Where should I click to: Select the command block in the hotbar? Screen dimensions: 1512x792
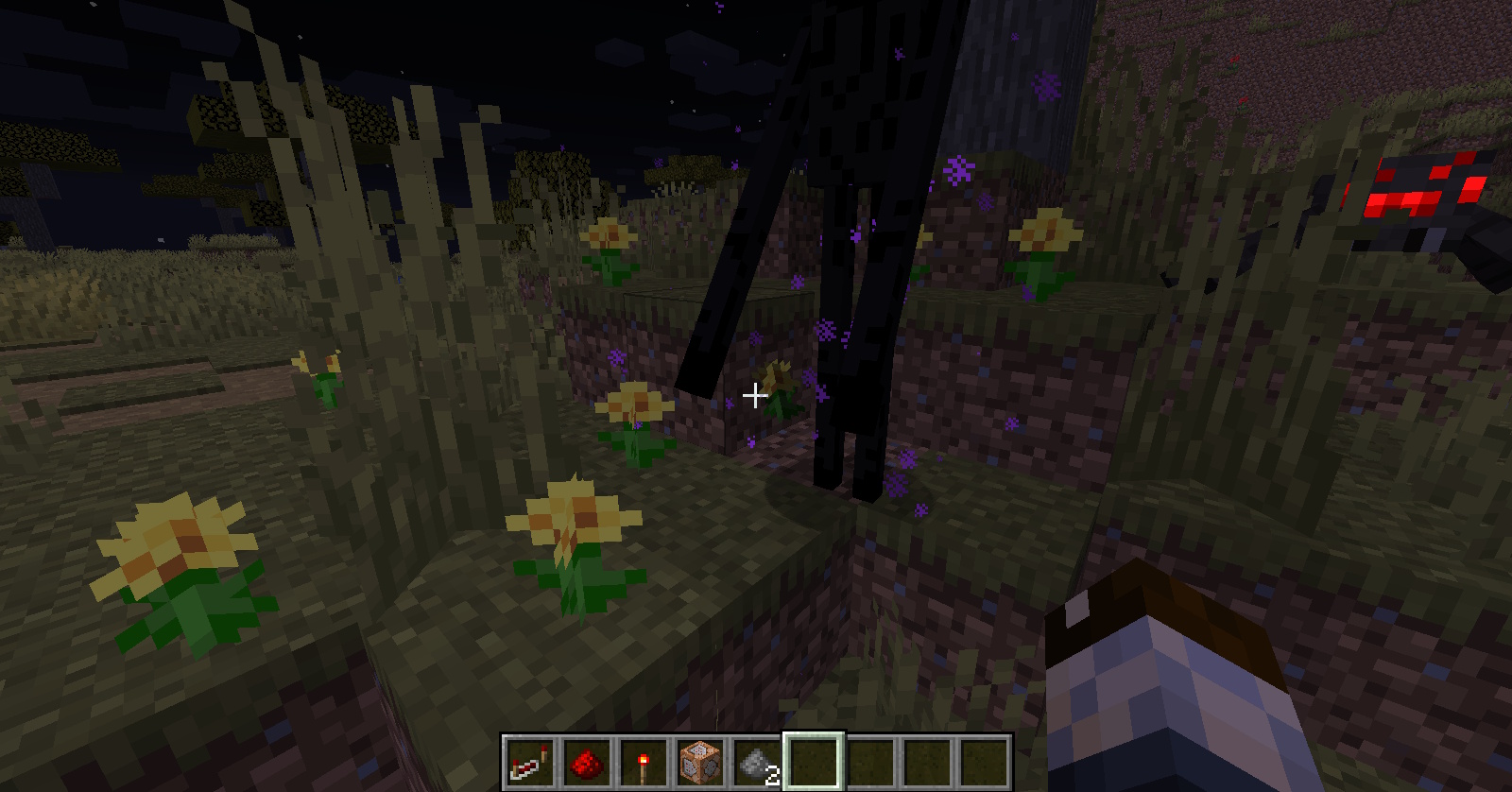pos(700,762)
